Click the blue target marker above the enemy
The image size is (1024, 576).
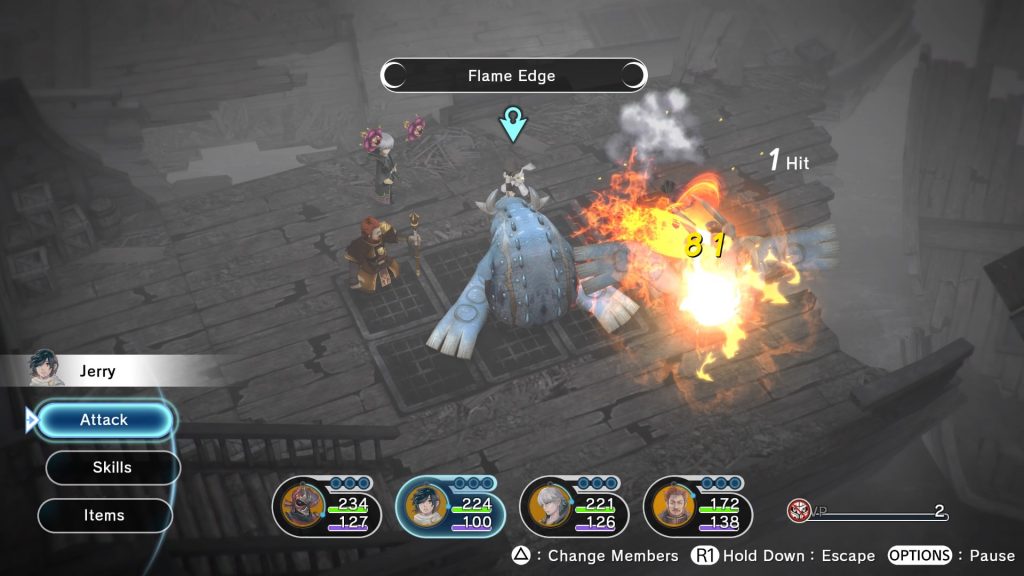click(513, 126)
